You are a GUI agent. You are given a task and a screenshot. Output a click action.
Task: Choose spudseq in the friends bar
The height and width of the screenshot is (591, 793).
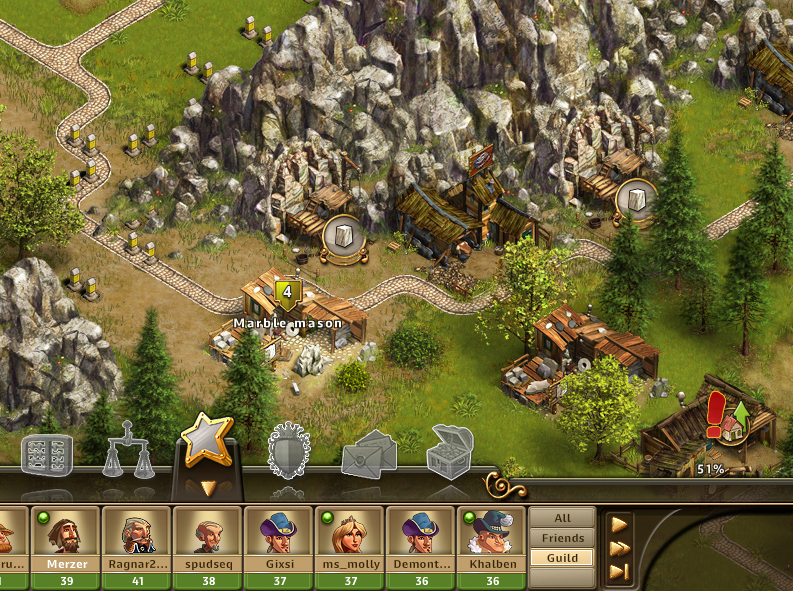(207, 533)
